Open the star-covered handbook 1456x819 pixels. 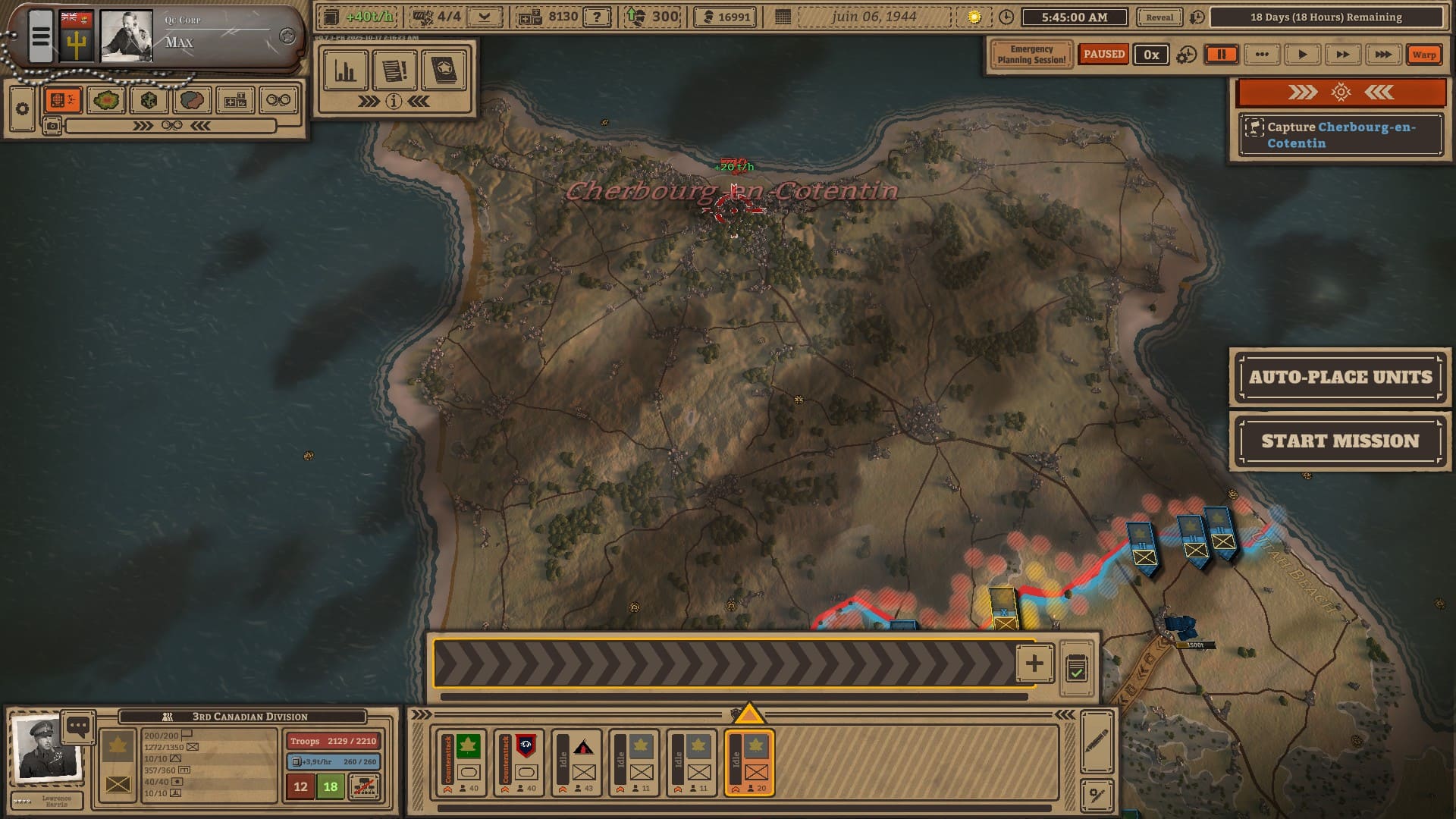point(444,71)
